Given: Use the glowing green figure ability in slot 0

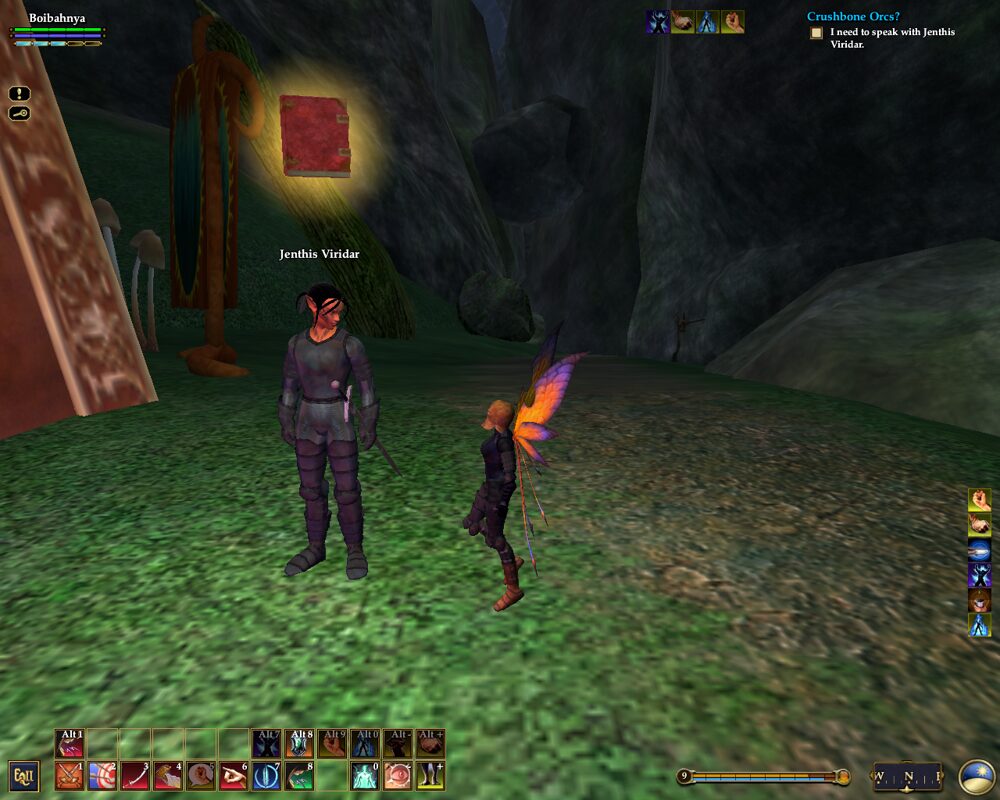Looking at the screenshot, I should tap(365, 776).
